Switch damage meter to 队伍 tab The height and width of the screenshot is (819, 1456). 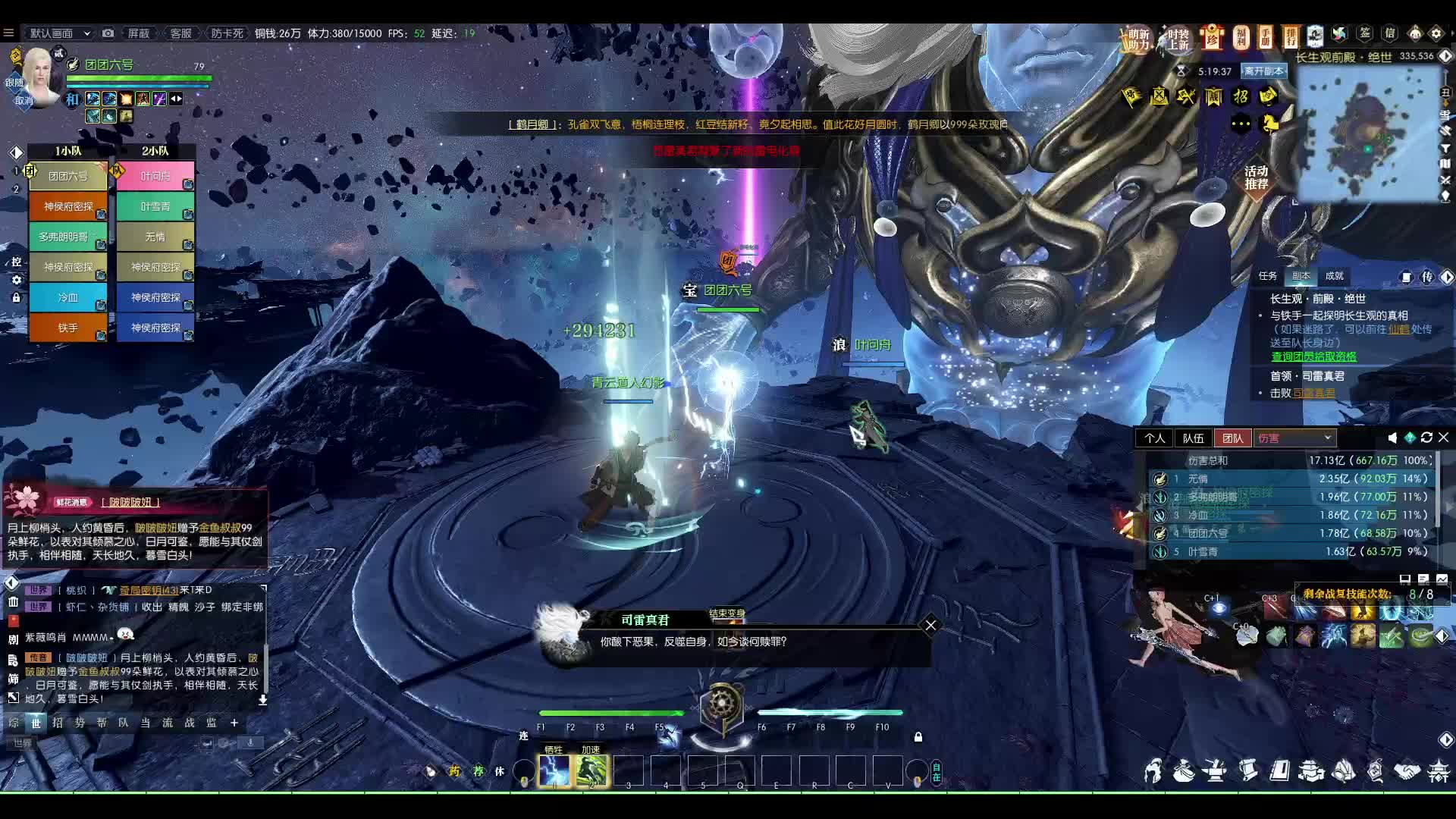tap(1193, 438)
